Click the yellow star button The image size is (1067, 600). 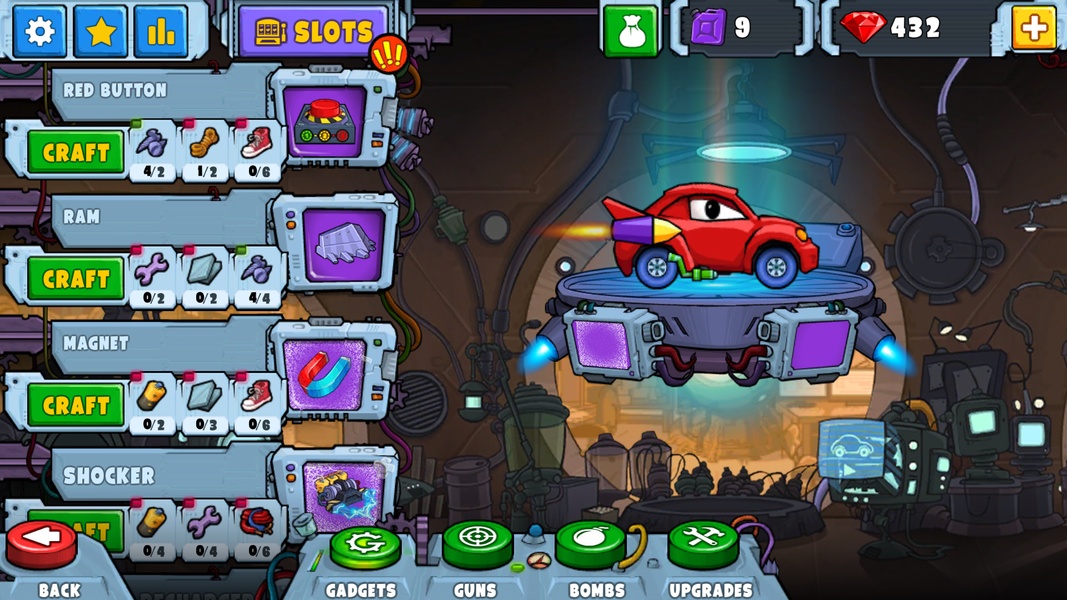pos(101,31)
